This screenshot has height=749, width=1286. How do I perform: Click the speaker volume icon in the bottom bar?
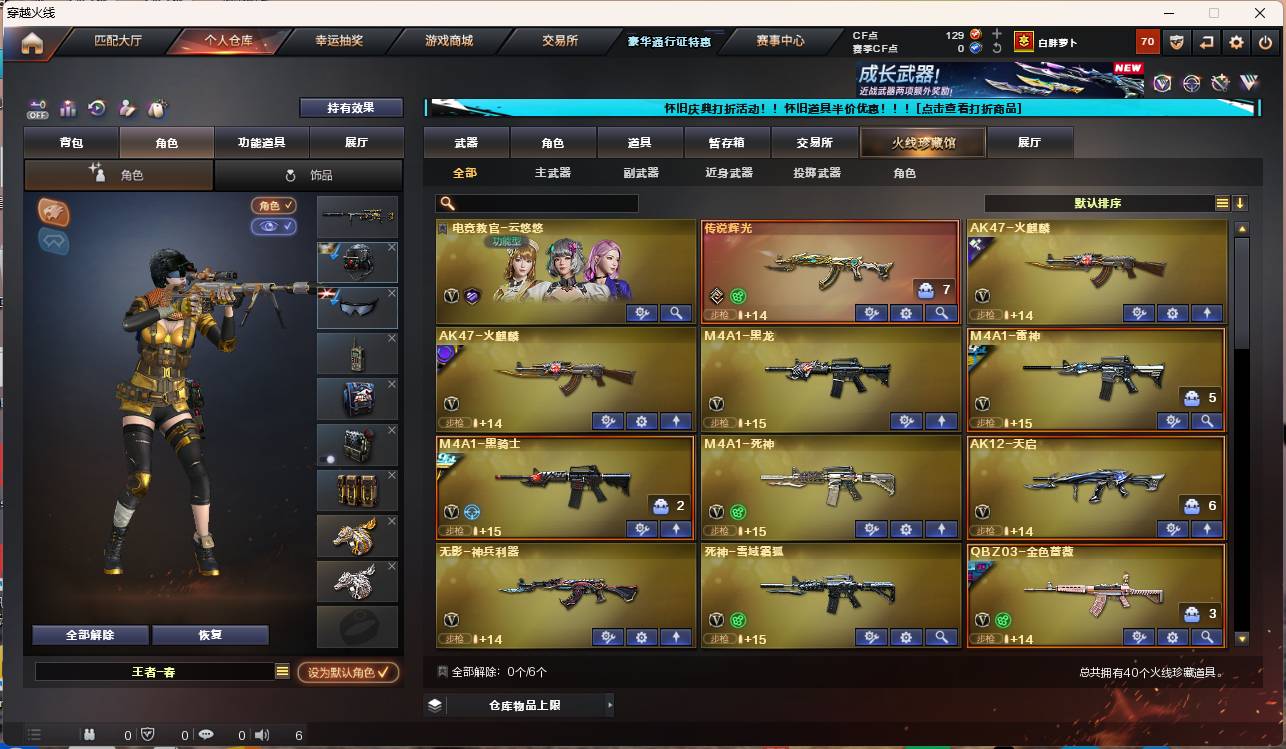tap(262, 734)
